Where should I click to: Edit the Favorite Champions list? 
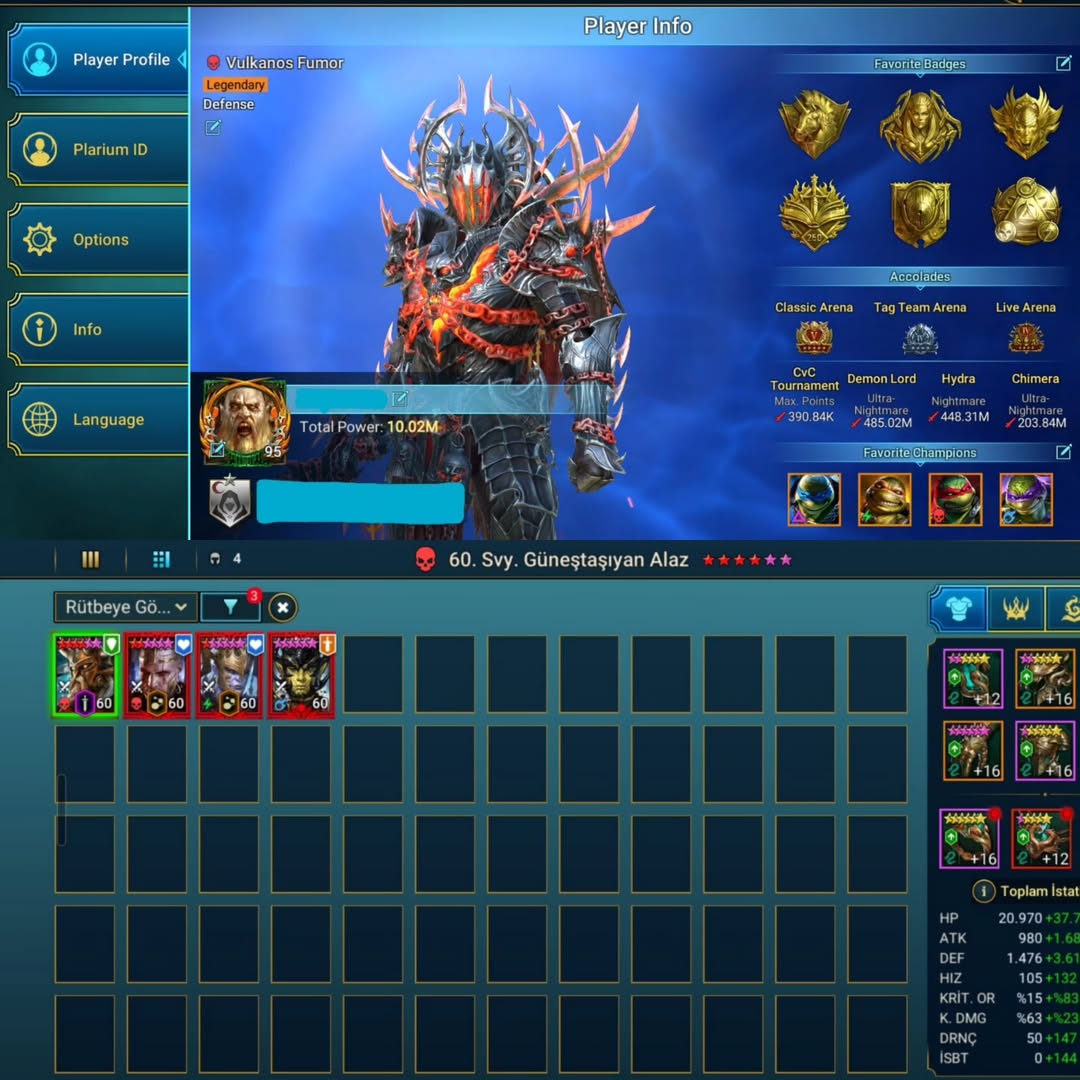[1063, 453]
